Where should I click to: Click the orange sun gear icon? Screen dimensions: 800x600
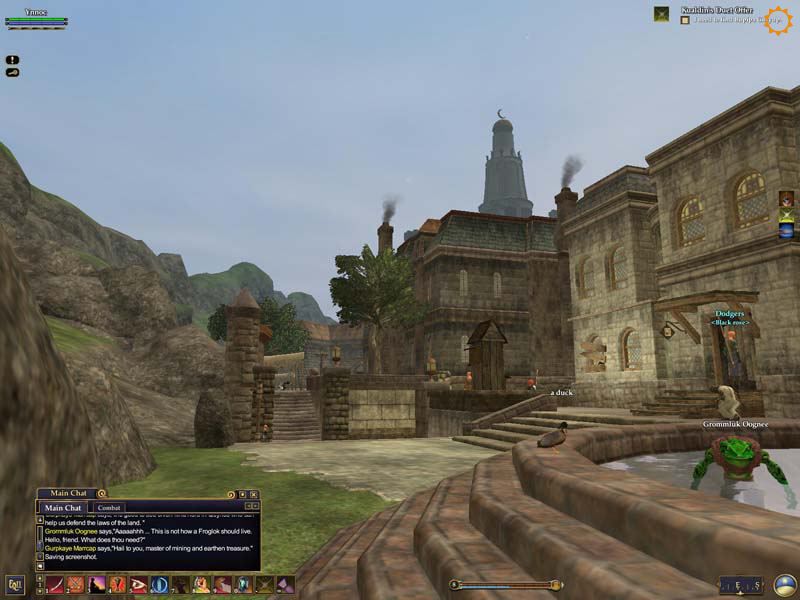(778, 20)
